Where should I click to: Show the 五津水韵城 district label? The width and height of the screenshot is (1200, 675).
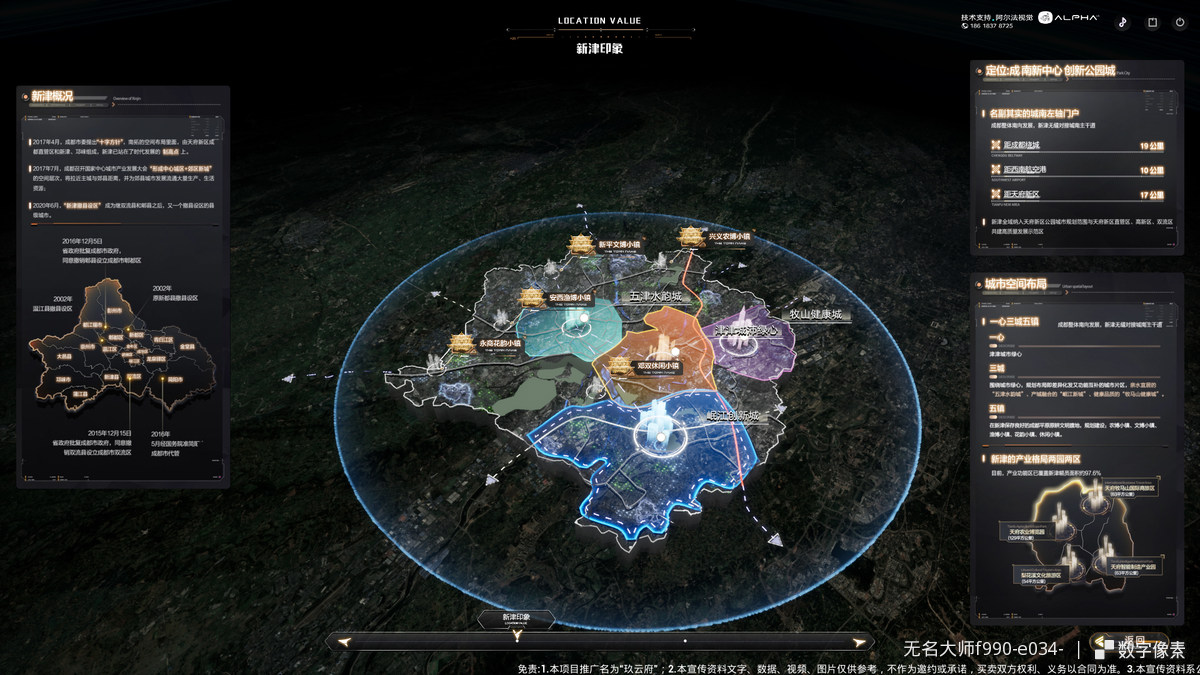[654, 297]
